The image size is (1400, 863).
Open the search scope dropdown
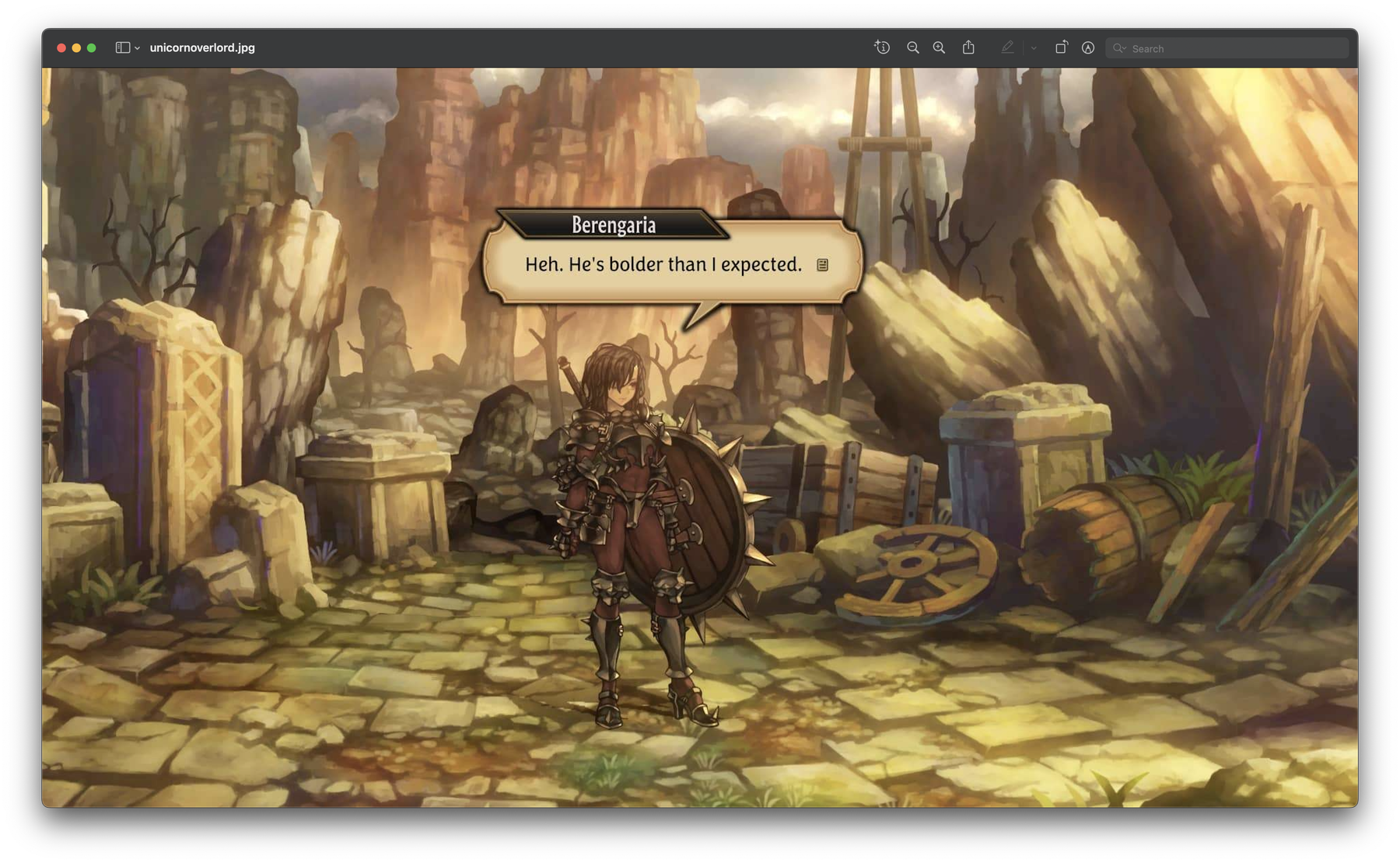[1123, 48]
